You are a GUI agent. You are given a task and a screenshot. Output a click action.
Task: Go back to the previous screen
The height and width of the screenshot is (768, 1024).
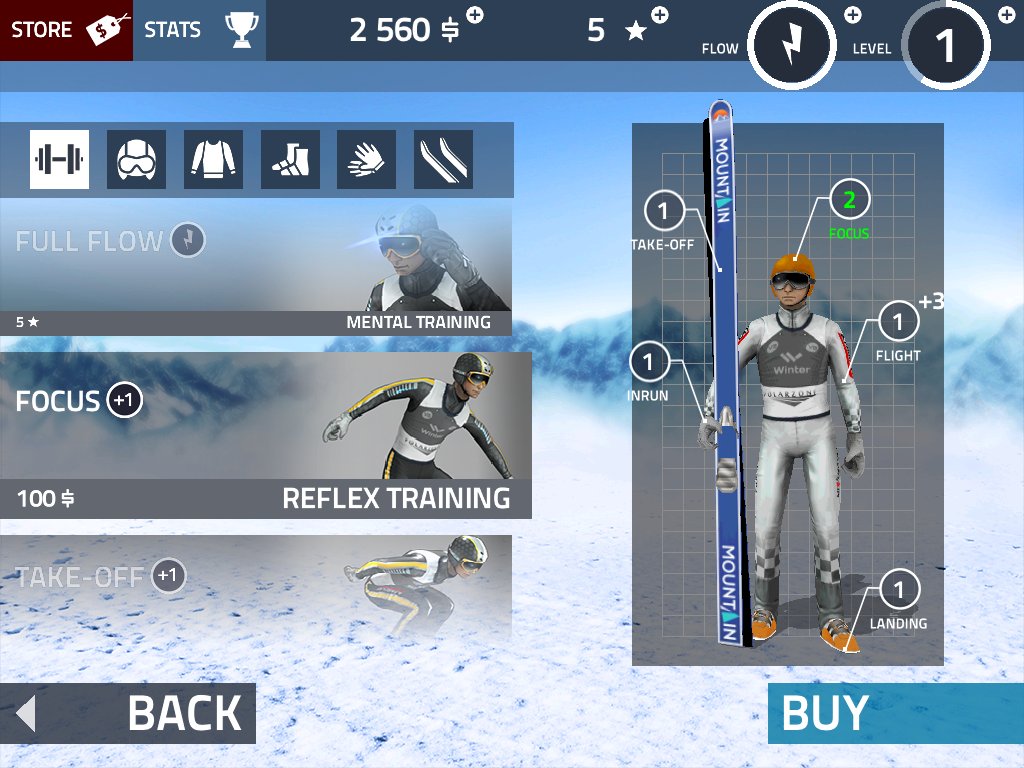click(128, 714)
